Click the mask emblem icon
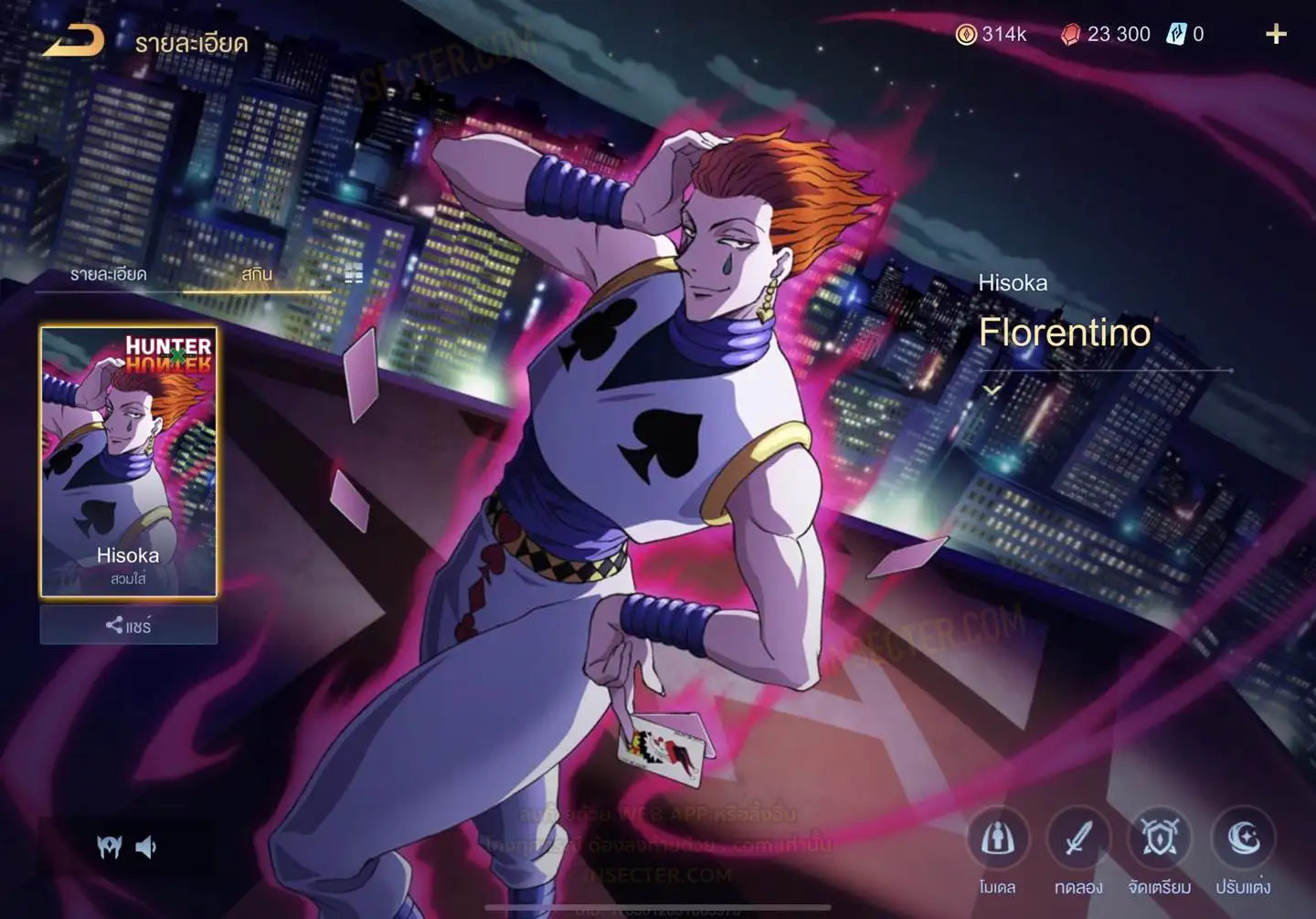1316x919 pixels. tap(110, 848)
